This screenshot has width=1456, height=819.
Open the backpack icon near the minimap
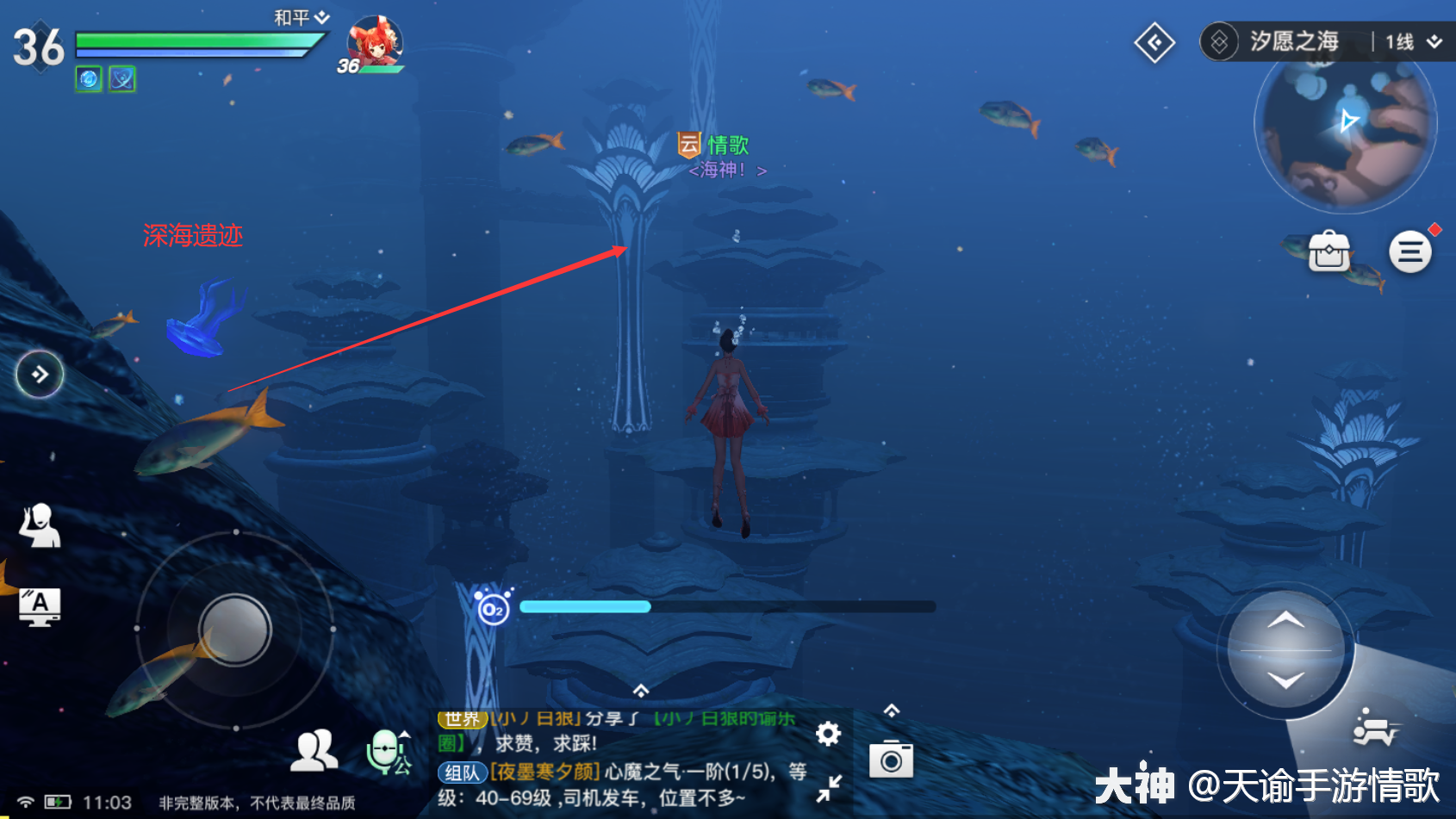coord(1329,251)
